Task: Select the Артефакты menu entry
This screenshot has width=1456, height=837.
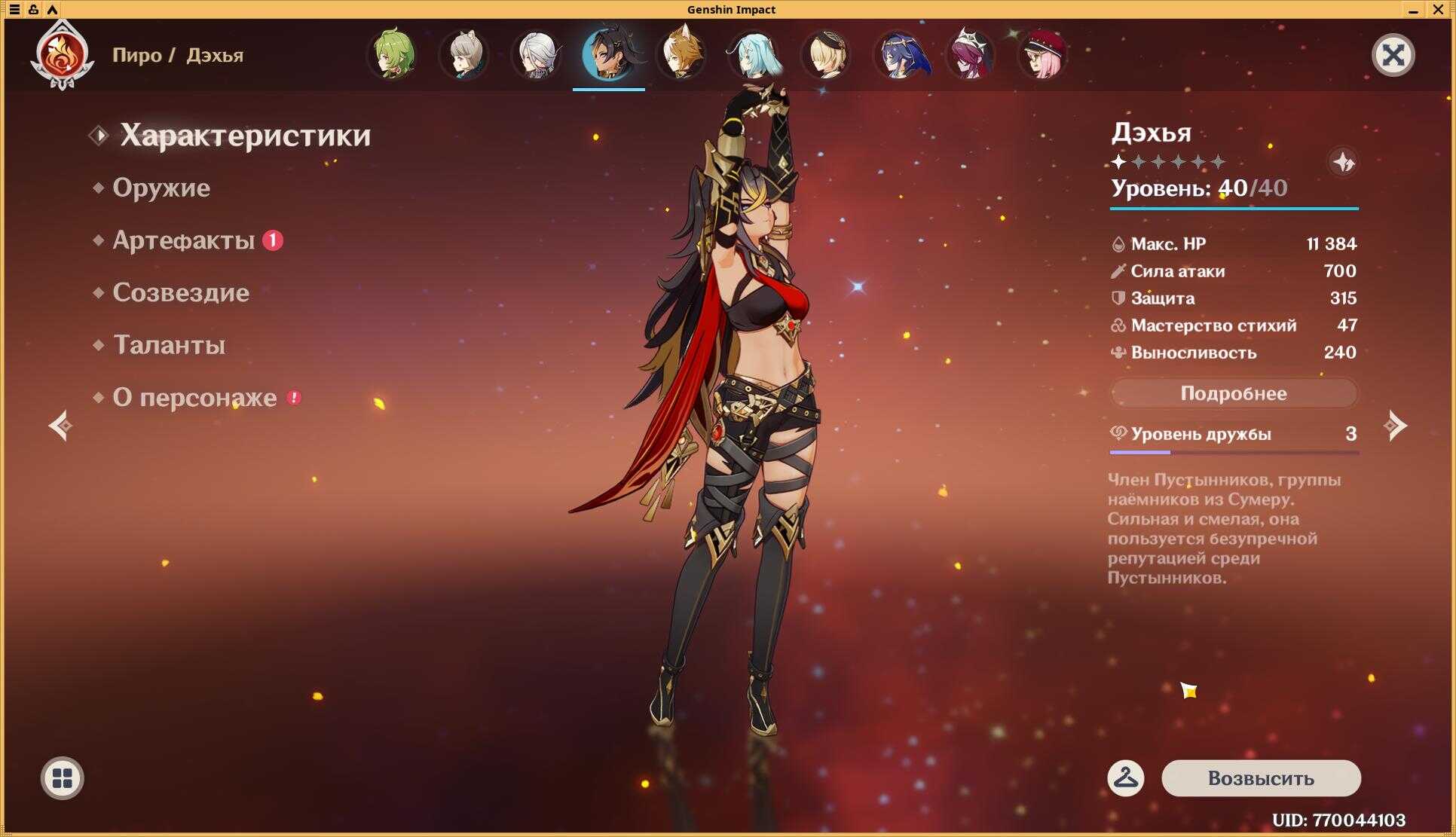Action: click(x=183, y=240)
